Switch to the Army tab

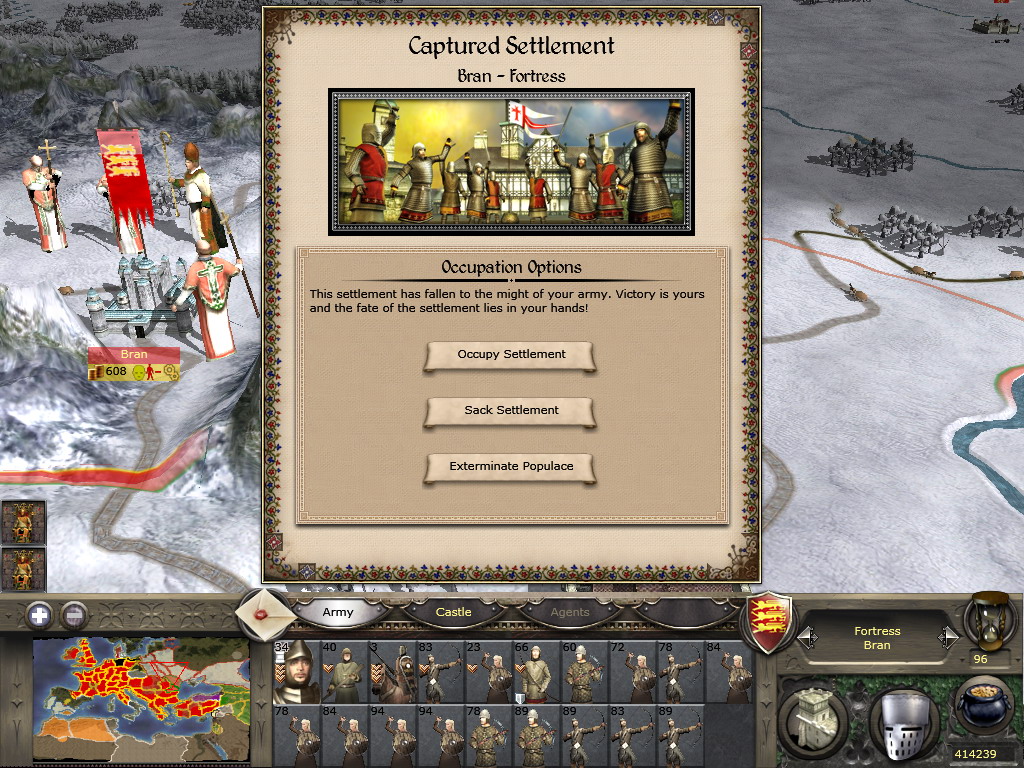(x=338, y=612)
